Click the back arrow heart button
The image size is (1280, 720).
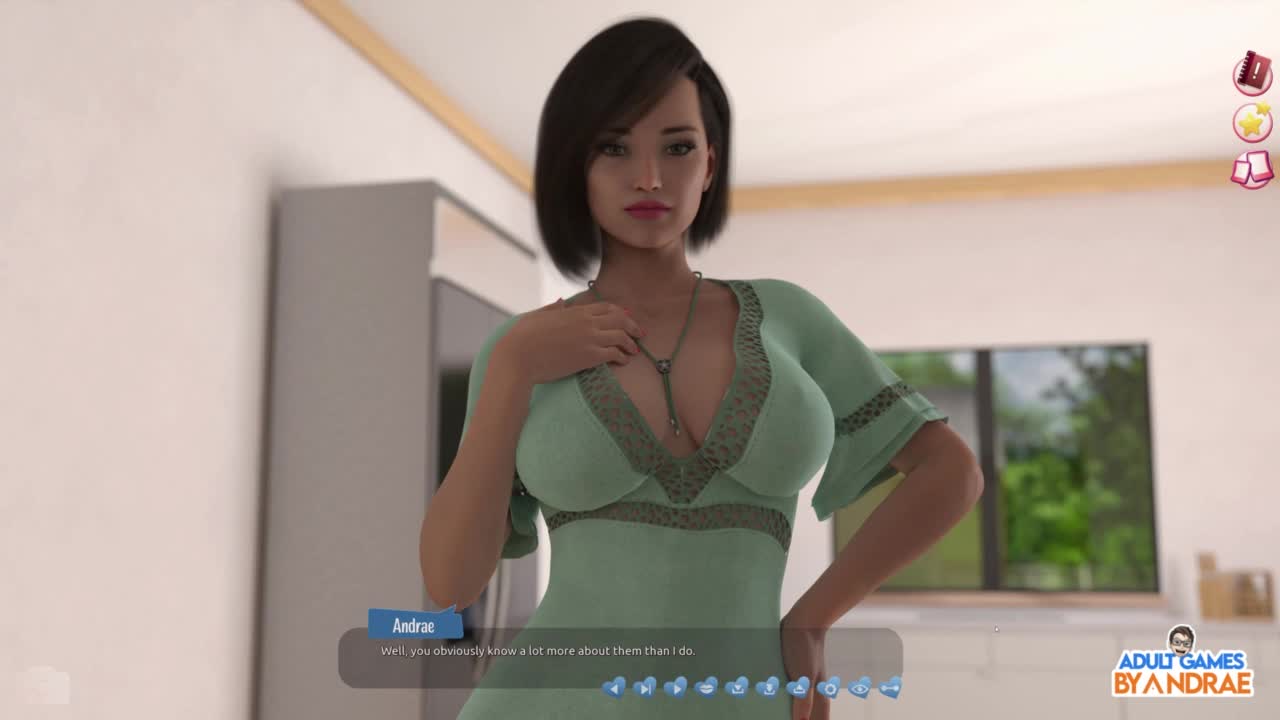point(614,687)
